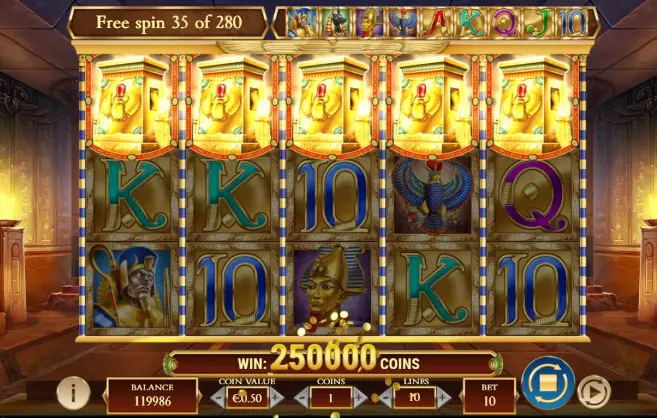
Task: Reduce the number of lines
Action: 387,396
